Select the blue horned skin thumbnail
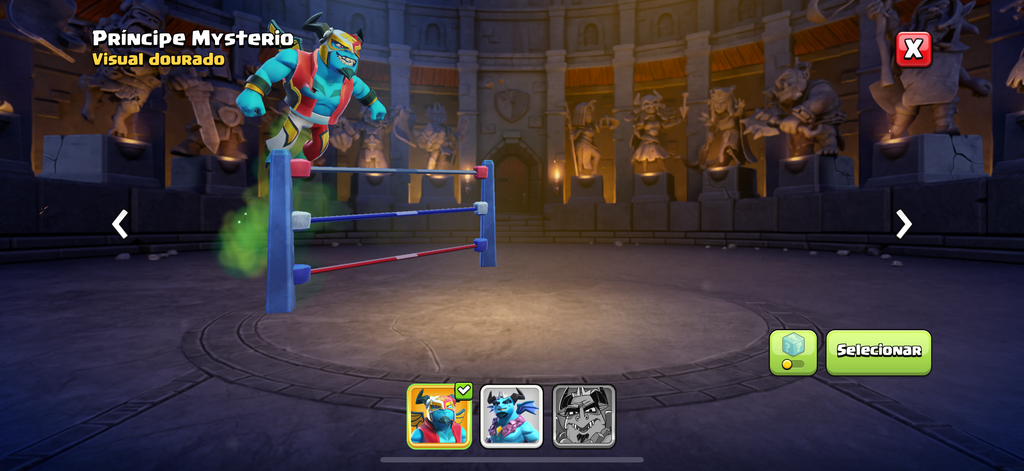 click(x=512, y=416)
